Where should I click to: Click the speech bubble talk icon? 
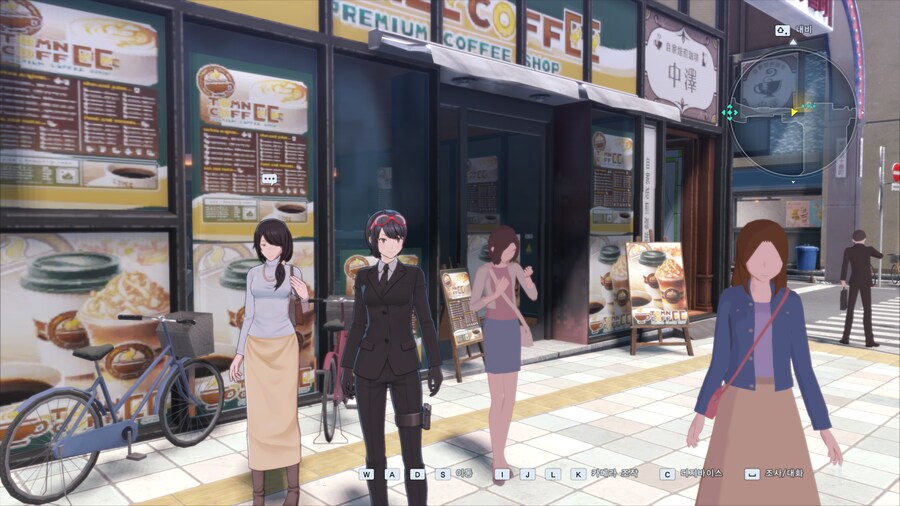[268, 179]
